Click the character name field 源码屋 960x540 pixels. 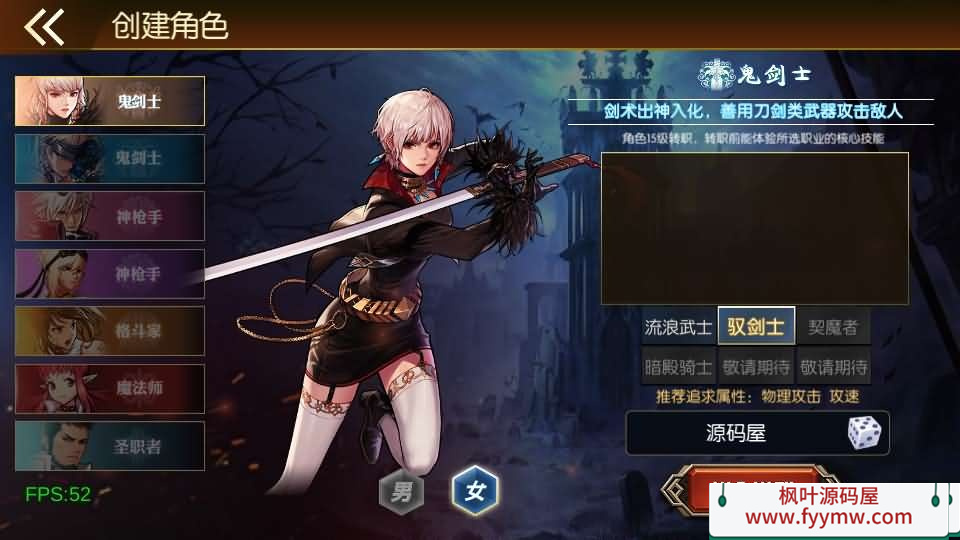(x=735, y=433)
